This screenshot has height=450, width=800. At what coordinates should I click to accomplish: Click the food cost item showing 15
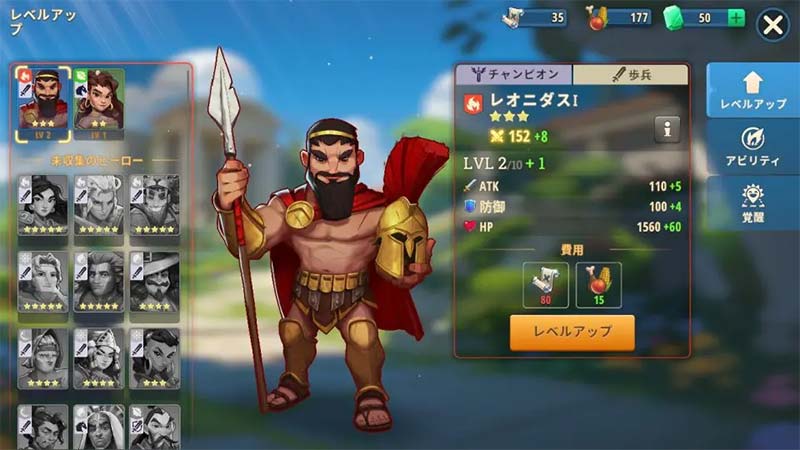(598, 286)
